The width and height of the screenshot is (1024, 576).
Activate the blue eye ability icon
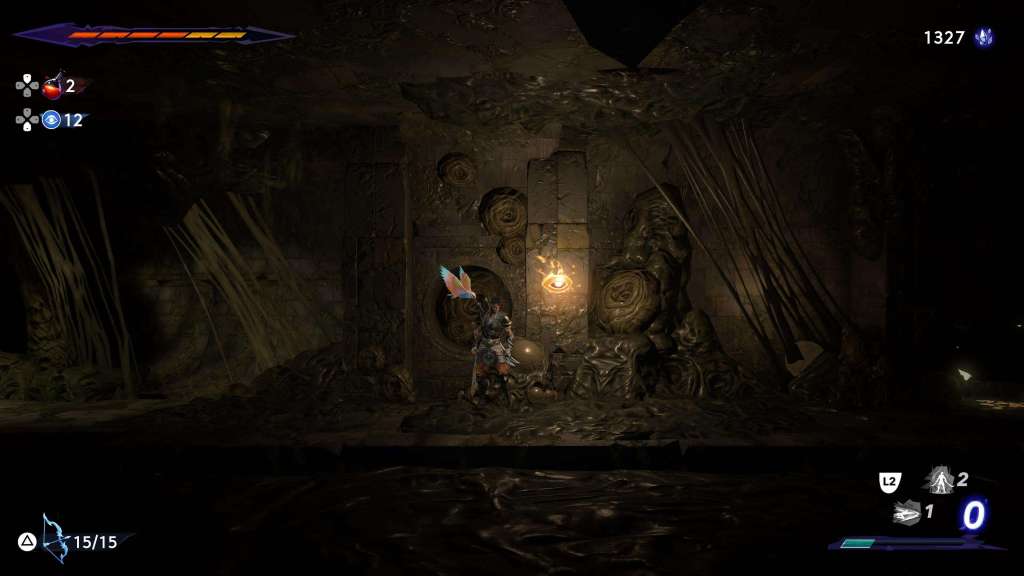click(x=51, y=120)
